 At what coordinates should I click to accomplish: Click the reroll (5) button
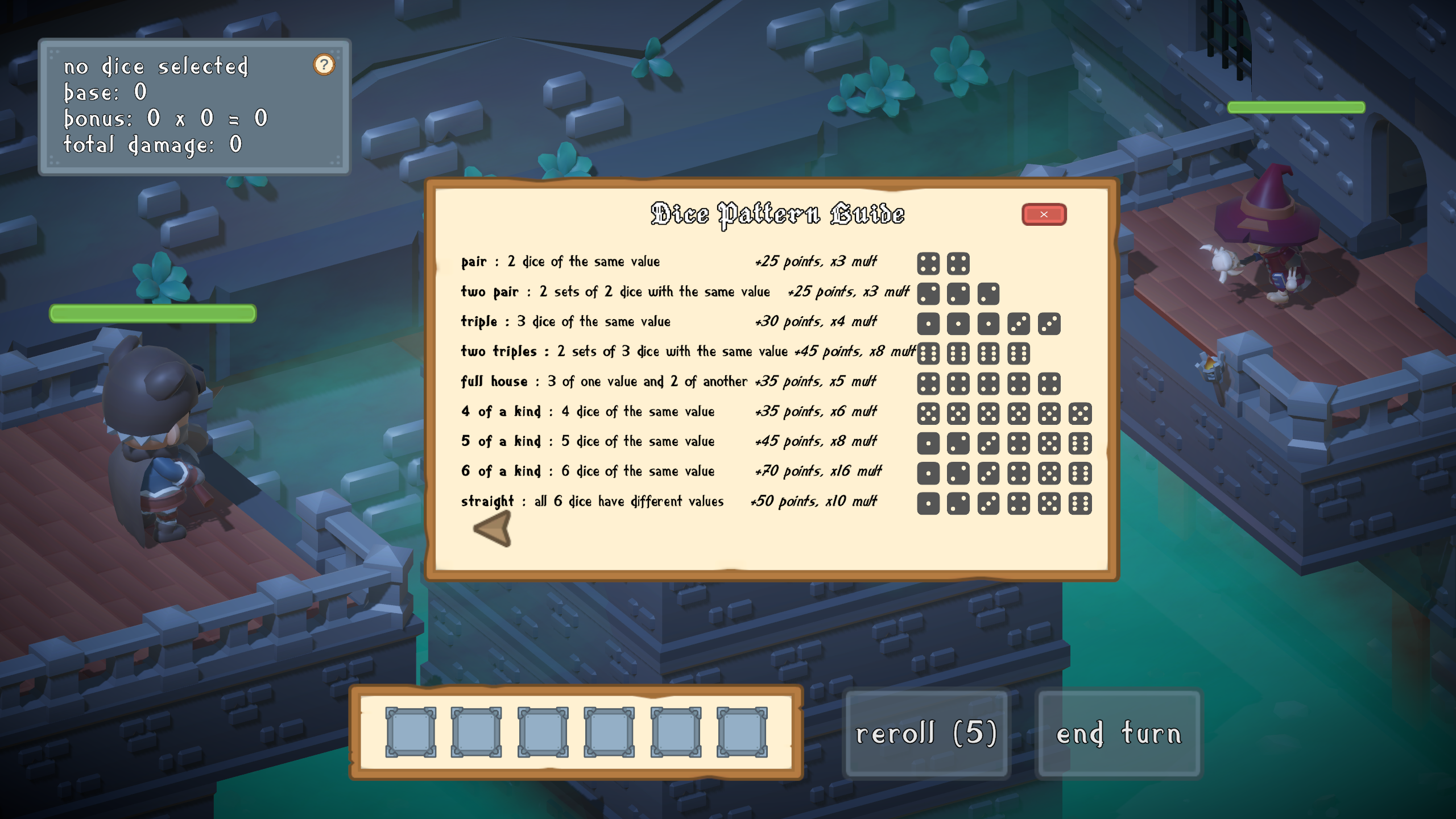pyautogui.click(x=926, y=733)
